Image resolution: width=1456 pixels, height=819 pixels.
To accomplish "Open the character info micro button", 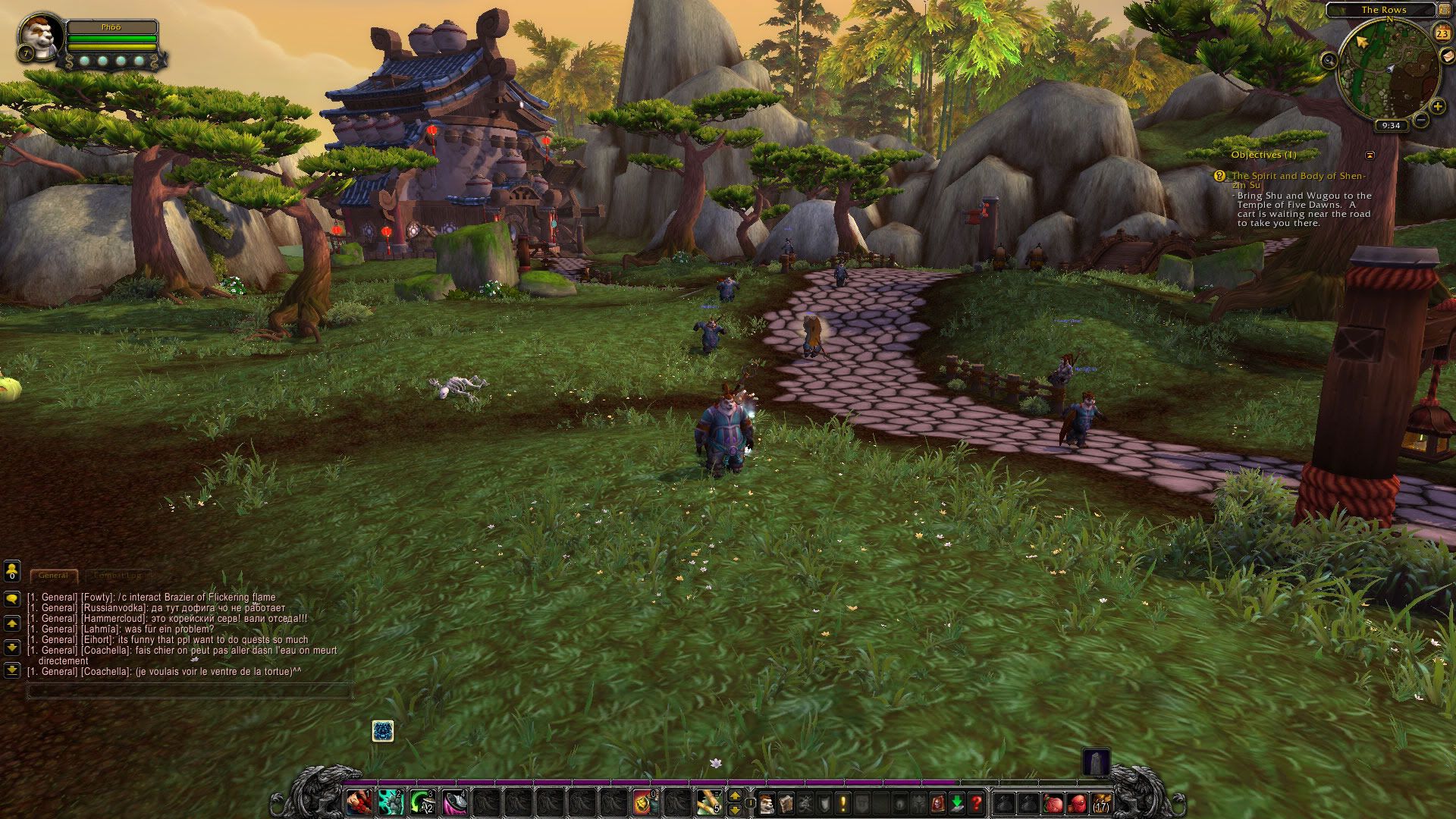I will pos(767,802).
